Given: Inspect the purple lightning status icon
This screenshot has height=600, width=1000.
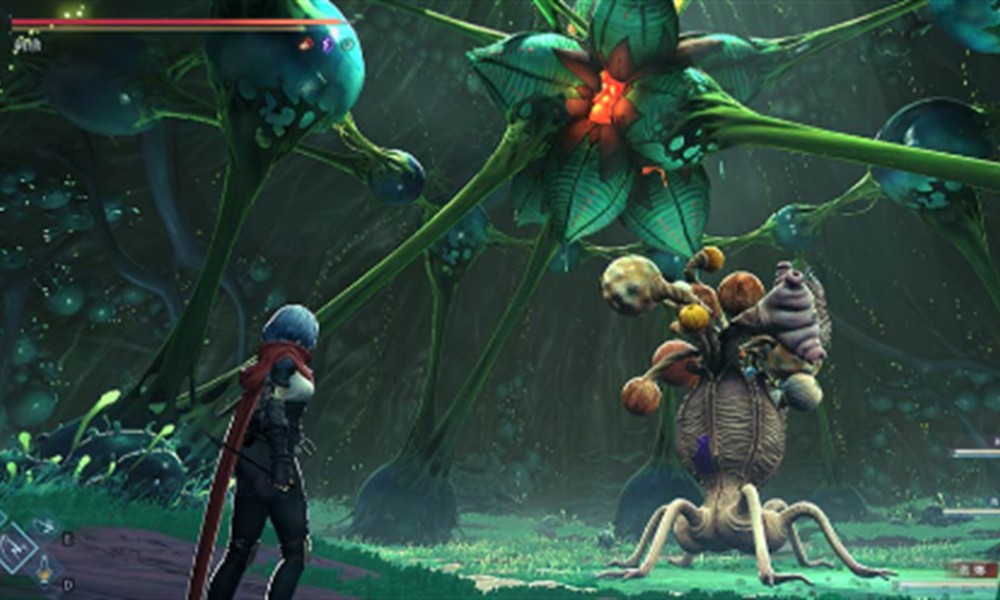Looking at the screenshot, I should (327, 44).
